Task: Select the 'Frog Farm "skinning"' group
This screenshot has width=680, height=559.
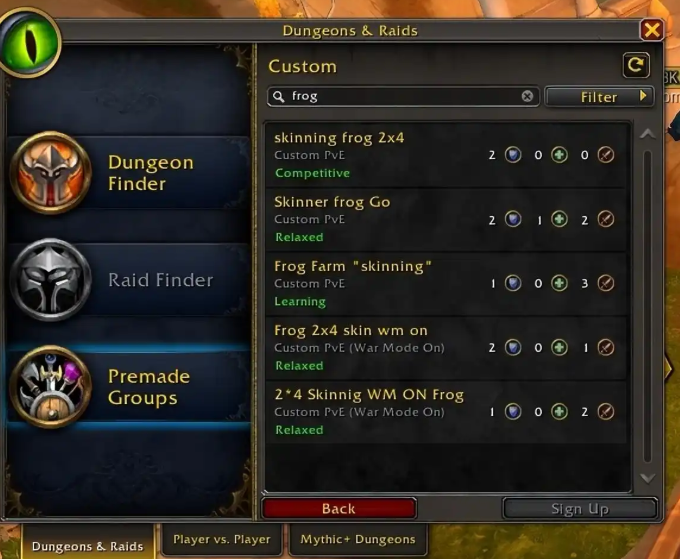Action: pos(445,283)
